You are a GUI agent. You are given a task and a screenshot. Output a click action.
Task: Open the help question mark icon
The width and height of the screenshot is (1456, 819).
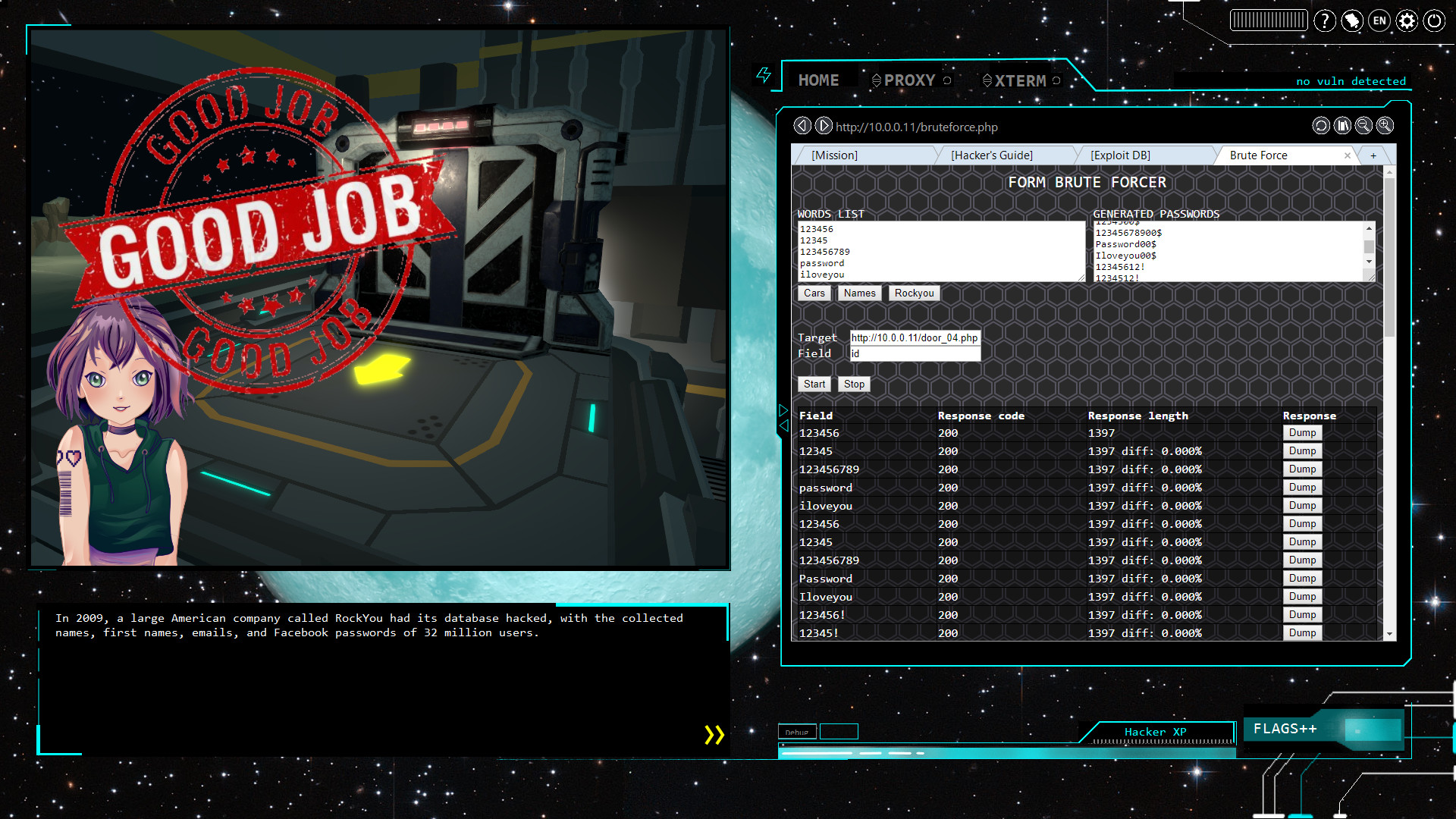coord(1325,20)
